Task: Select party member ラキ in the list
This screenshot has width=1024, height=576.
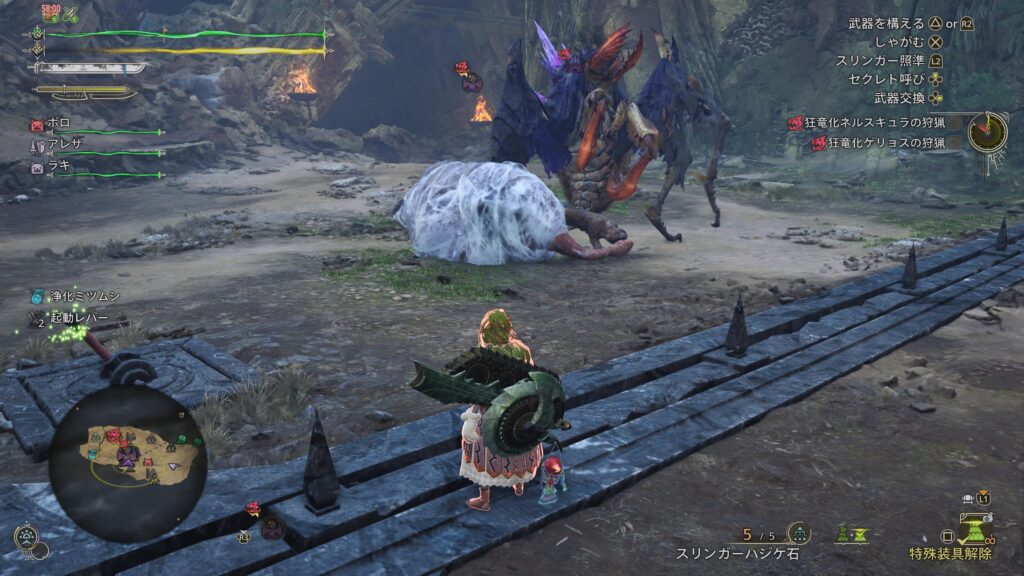Action: tap(59, 167)
